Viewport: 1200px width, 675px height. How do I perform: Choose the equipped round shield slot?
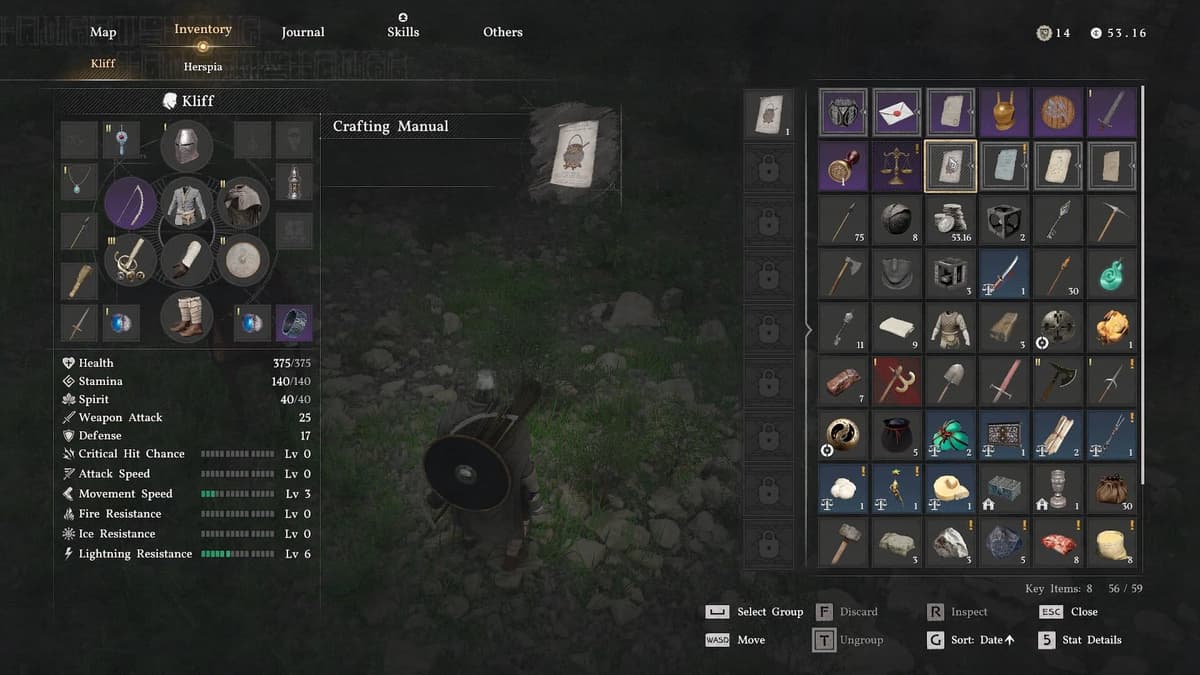pos(242,260)
